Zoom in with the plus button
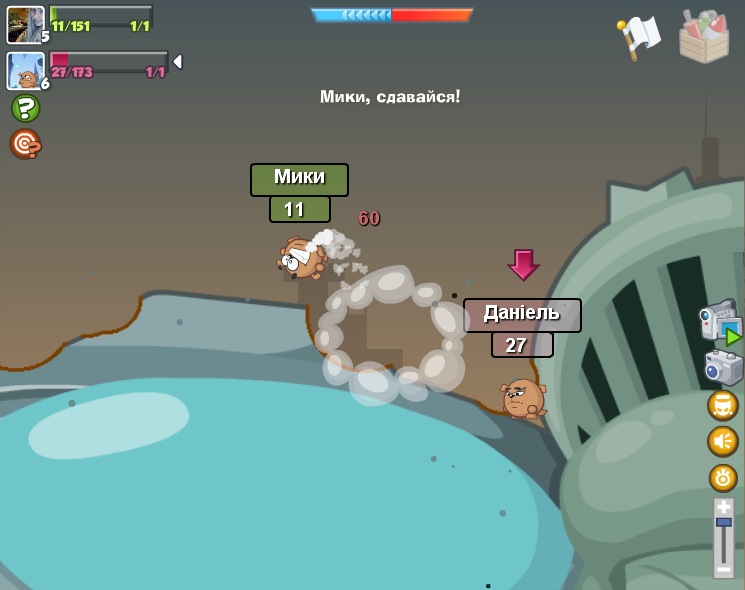Viewport: 745px width, 590px height. 723,508
